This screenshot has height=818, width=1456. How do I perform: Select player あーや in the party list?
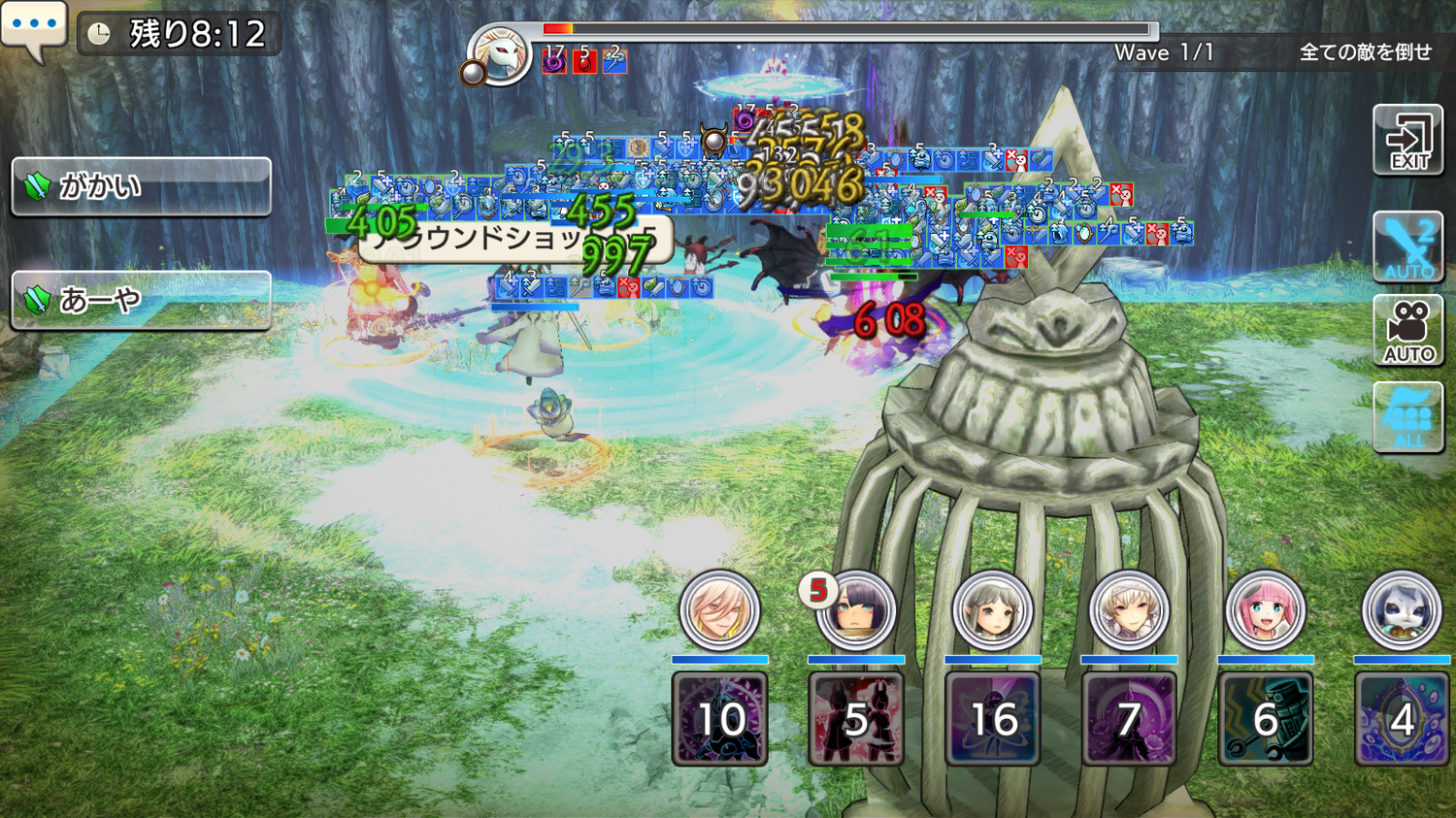click(141, 300)
